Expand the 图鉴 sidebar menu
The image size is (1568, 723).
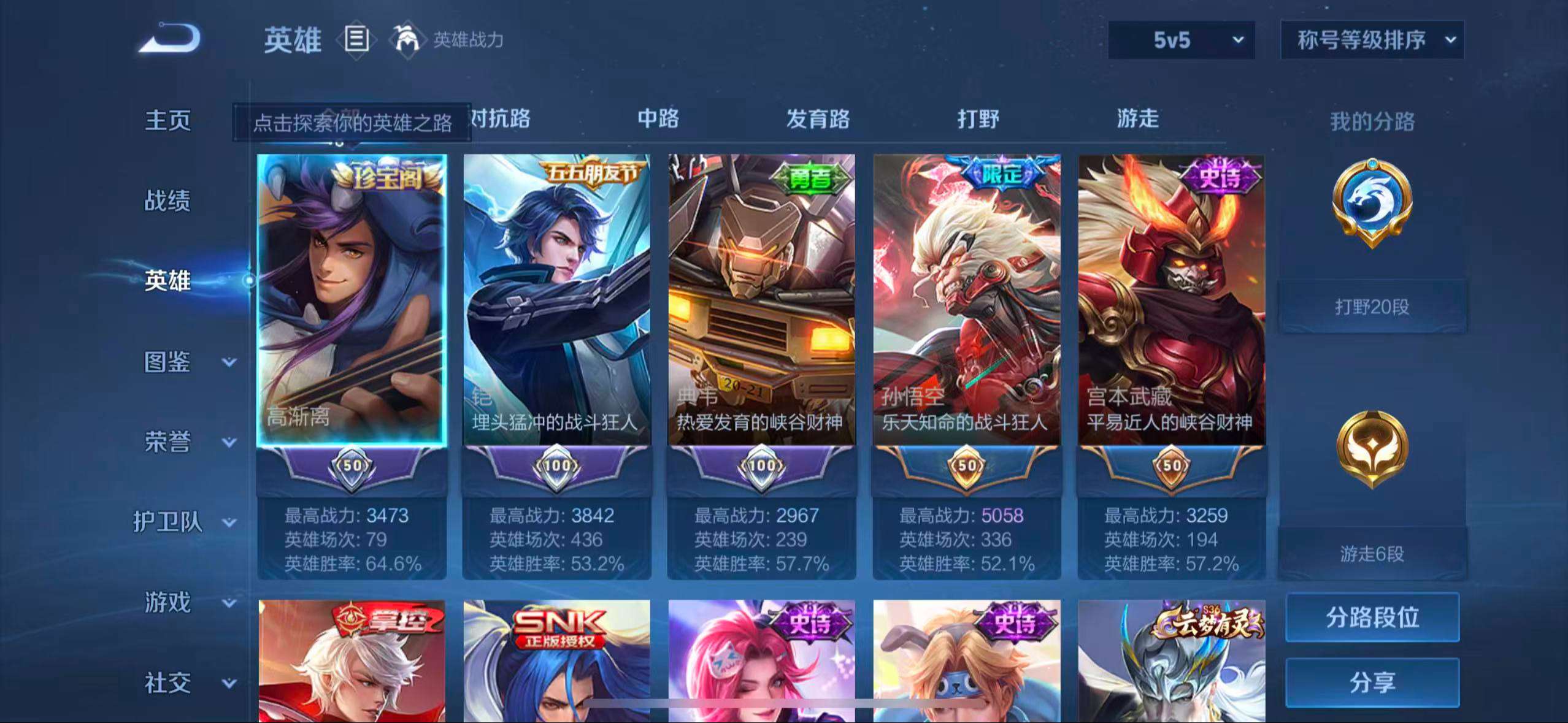(168, 363)
